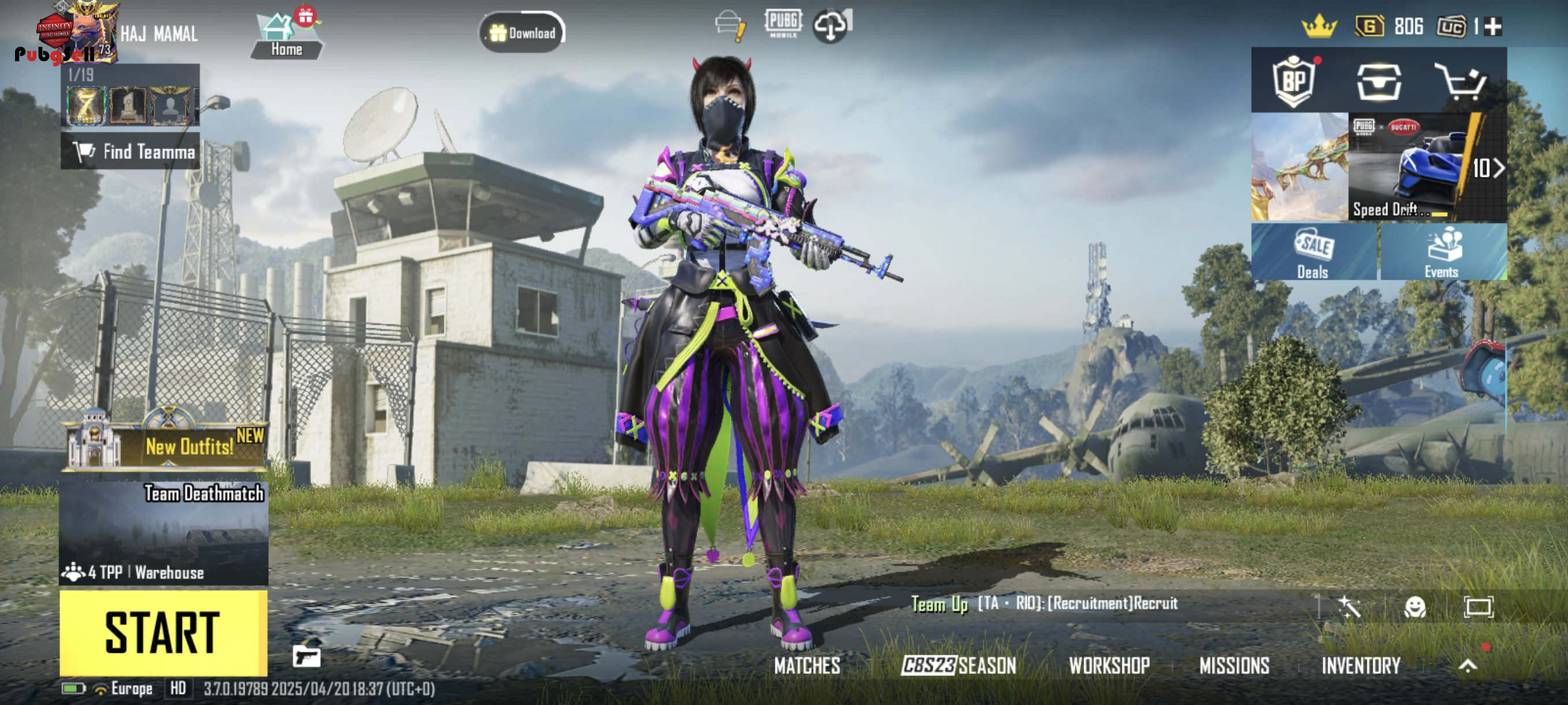Viewport: 1568px width, 705px height.
Task: Open the Events panel
Action: point(1443,252)
